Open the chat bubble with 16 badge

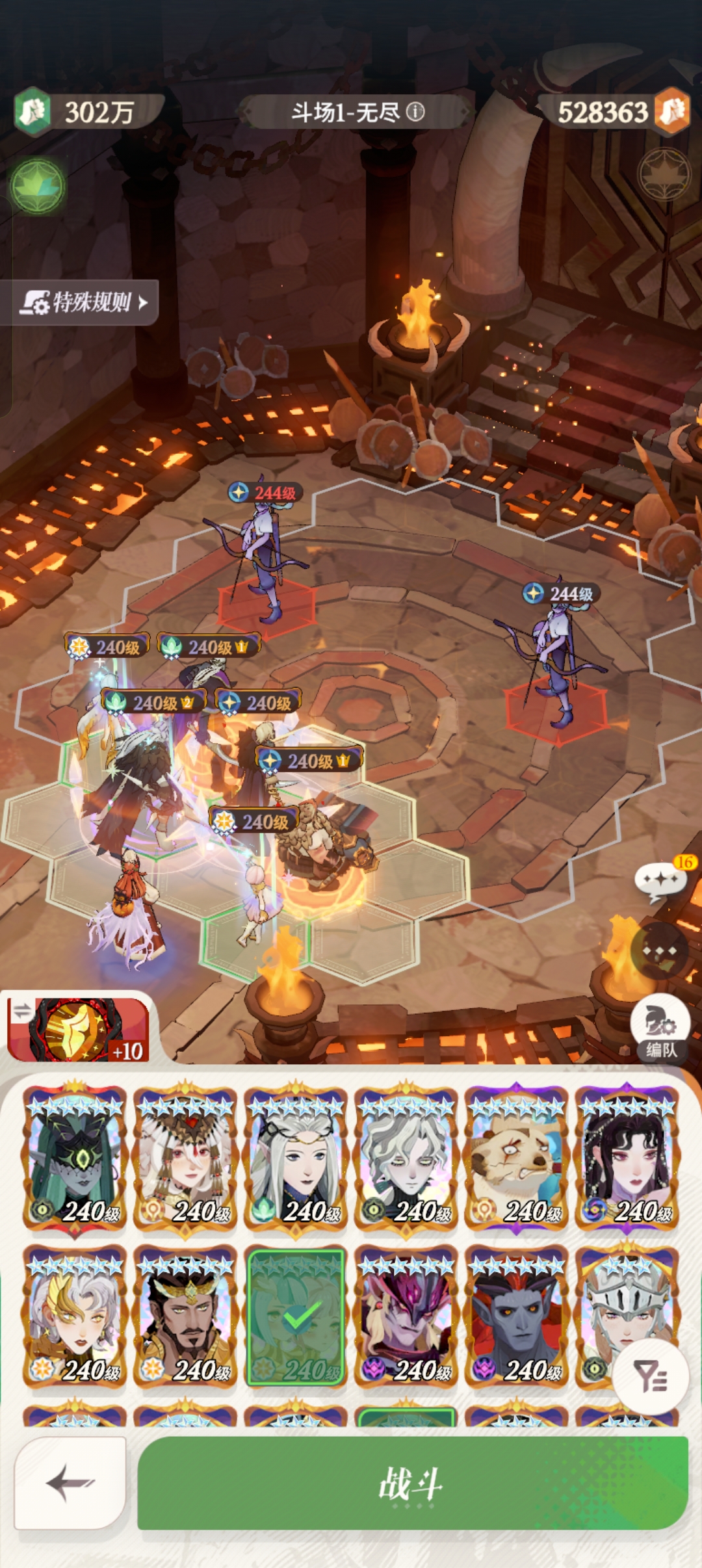click(x=660, y=880)
